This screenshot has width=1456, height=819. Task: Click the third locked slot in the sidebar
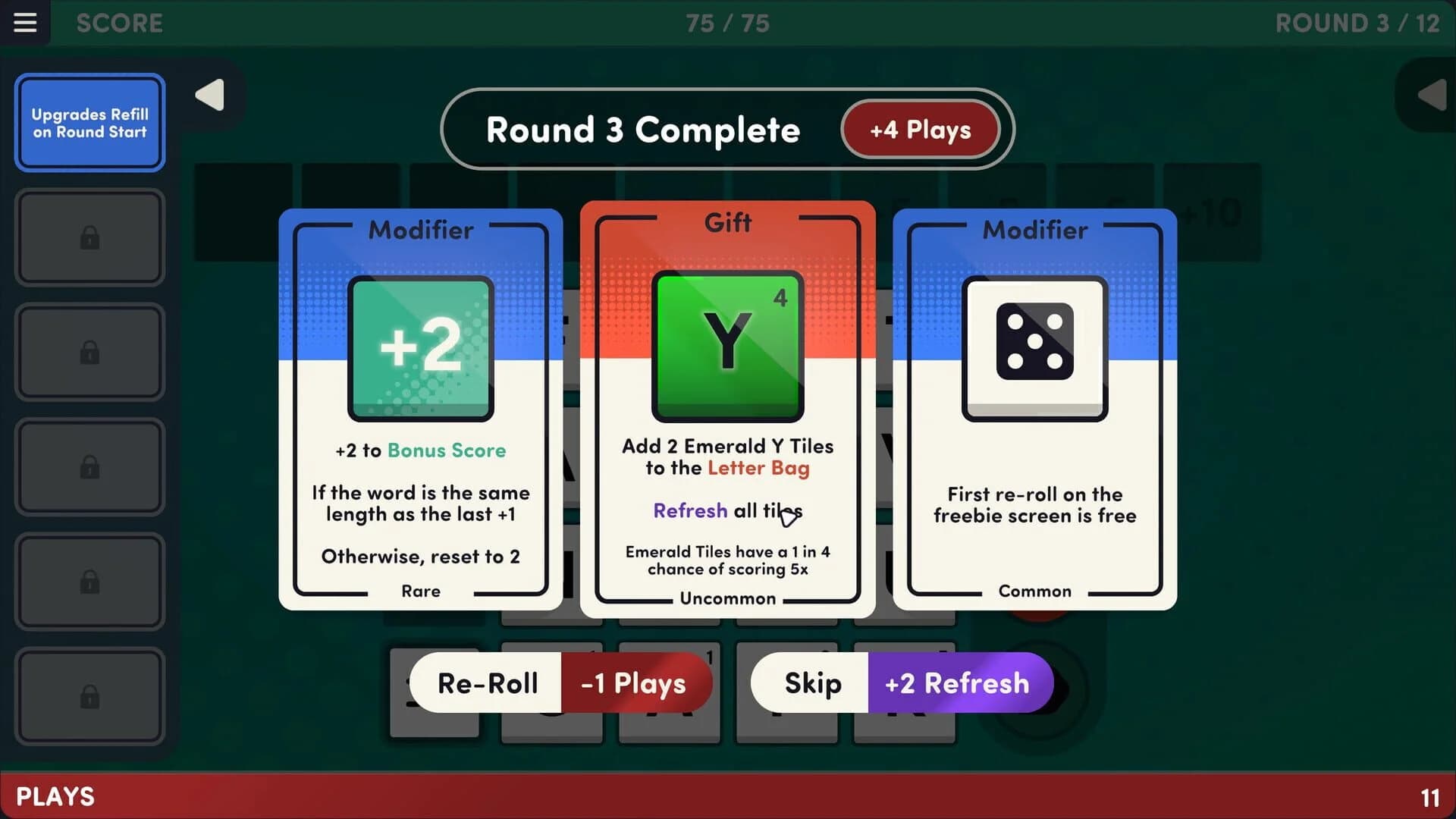tap(89, 467)
